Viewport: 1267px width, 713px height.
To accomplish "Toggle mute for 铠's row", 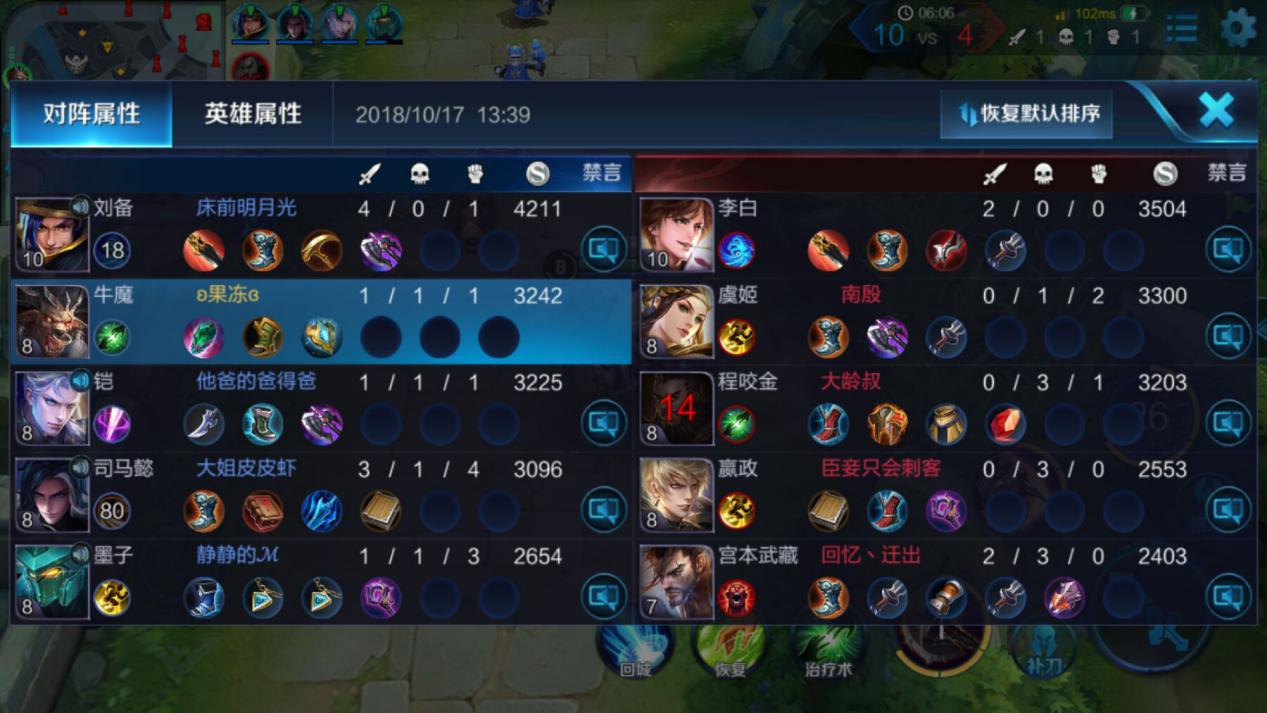I will pyautogui.click(x=603, y=423).
